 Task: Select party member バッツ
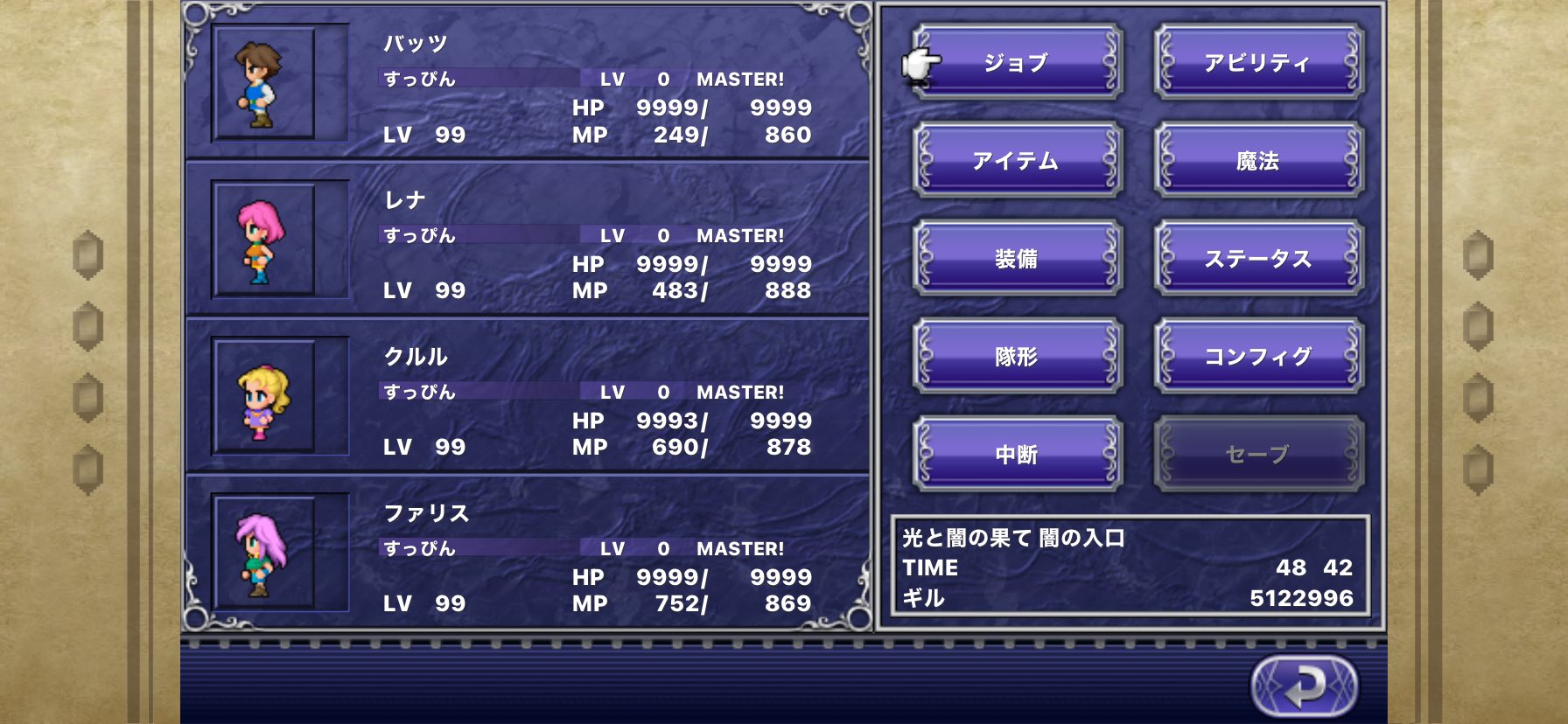[527, 84]
